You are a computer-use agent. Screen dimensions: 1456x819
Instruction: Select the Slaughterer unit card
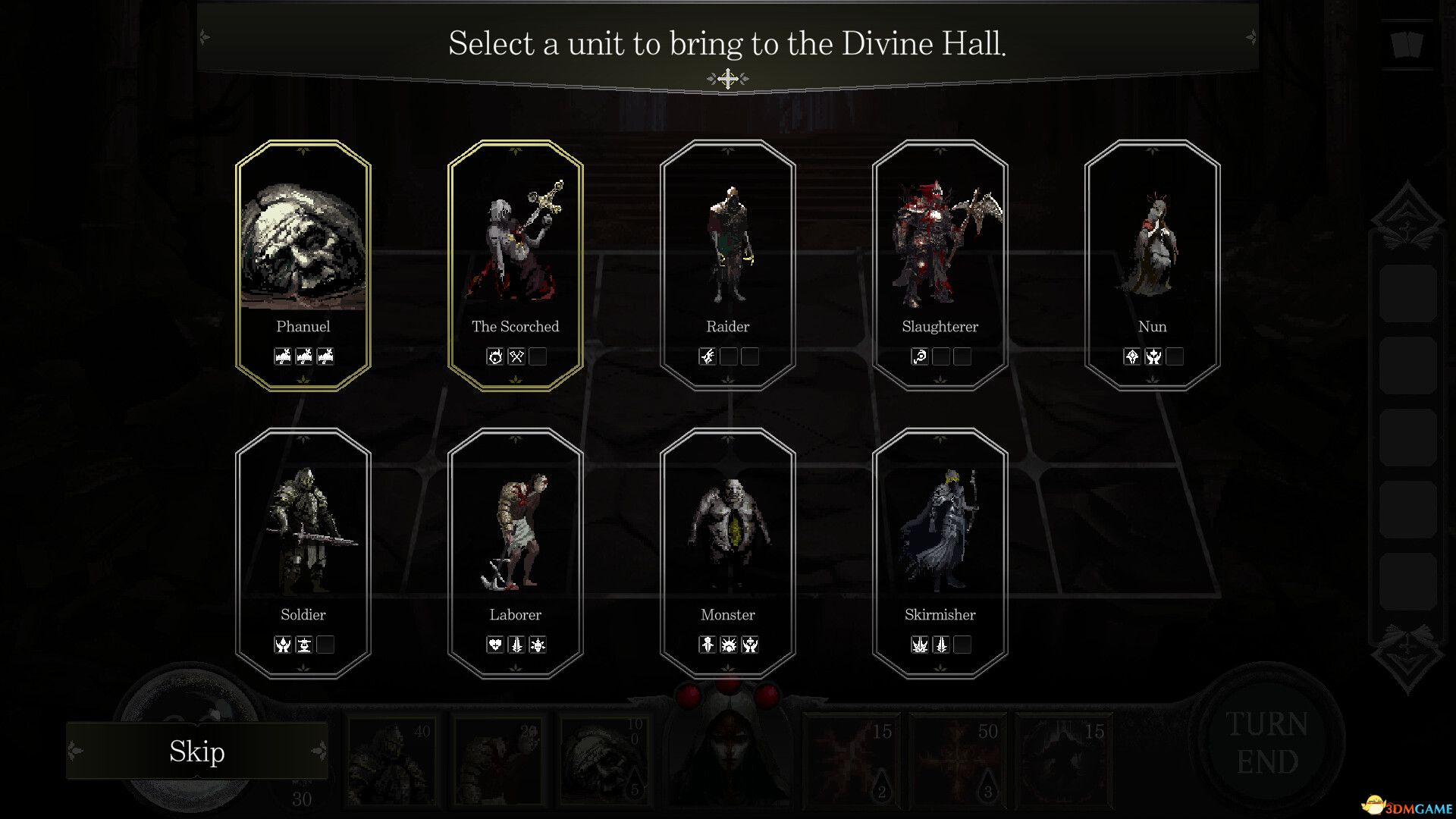[x=940, y=265]
